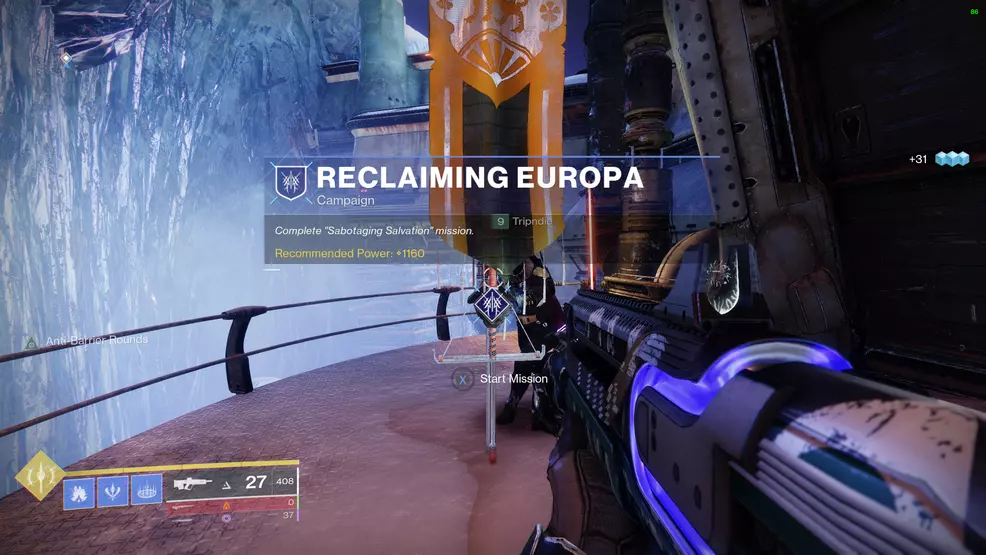
Task: Activate the grenade ability icon
Action: (79, 492)
